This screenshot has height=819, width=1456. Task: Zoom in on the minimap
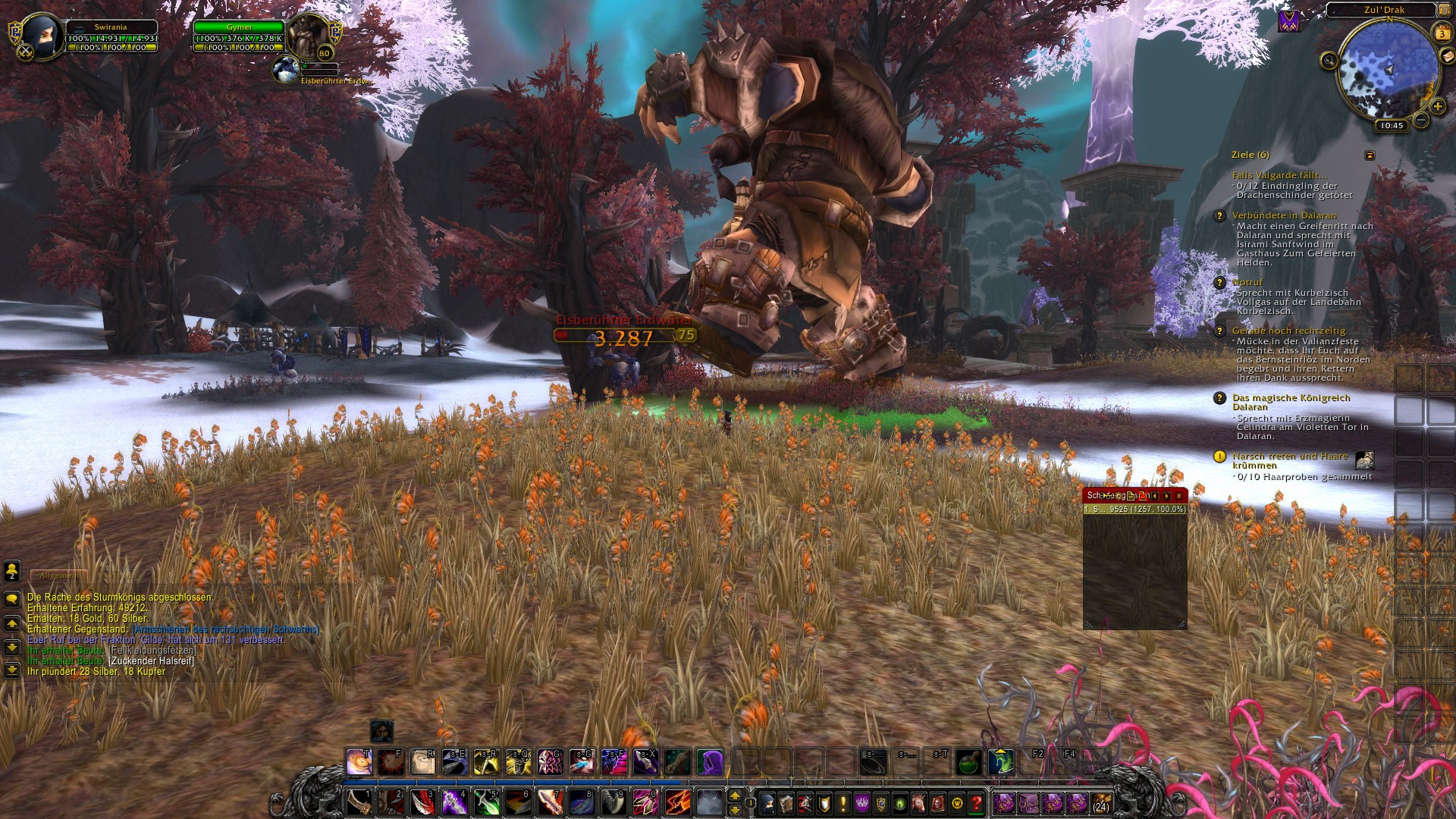point(1436,107)
